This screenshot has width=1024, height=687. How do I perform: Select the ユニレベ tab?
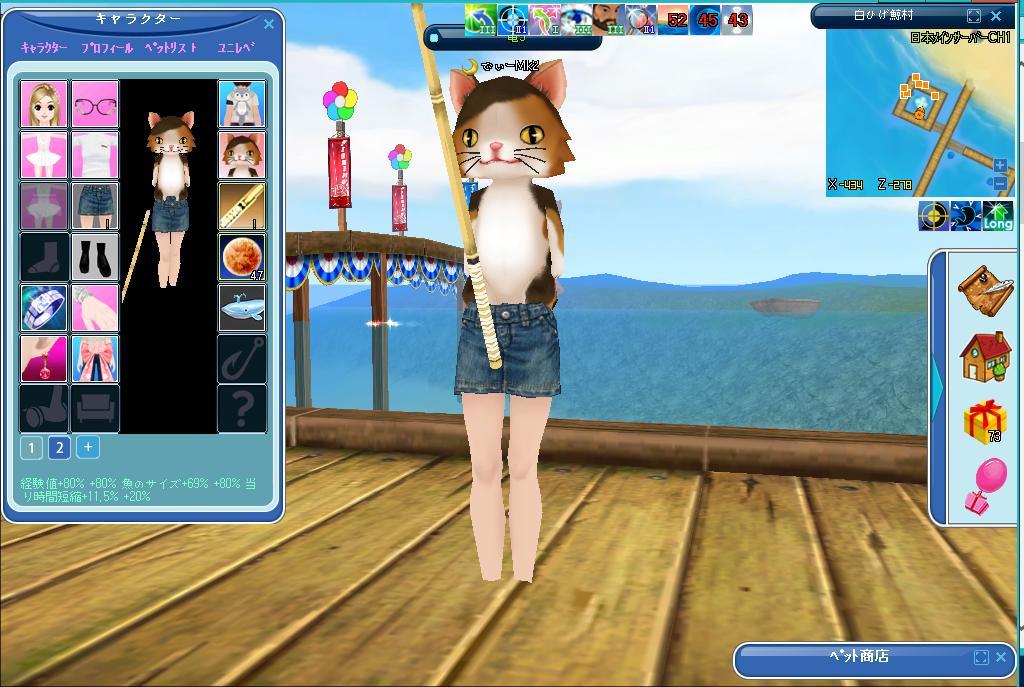tap(236, 48)
